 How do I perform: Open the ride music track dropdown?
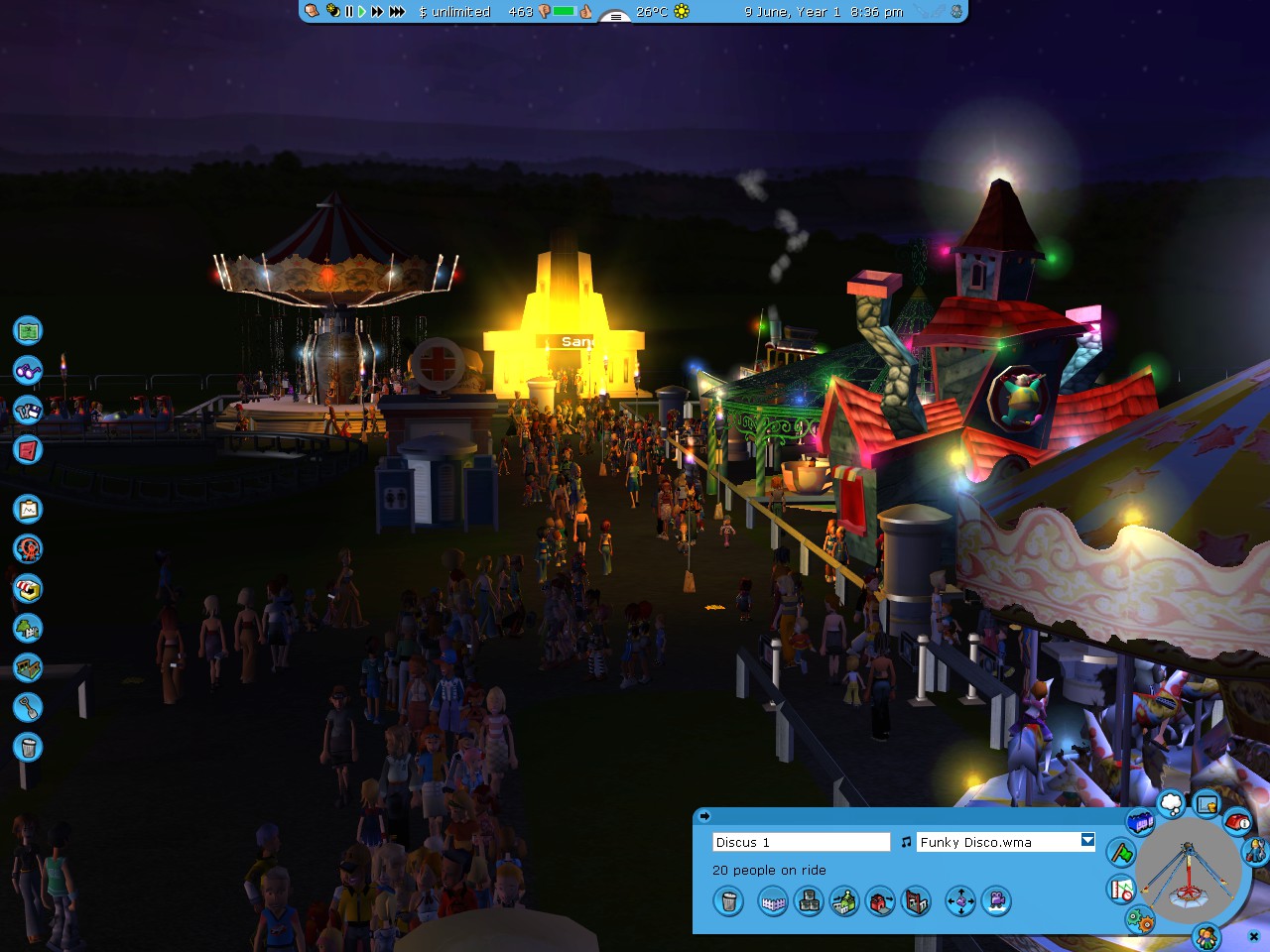[1086, 841]
